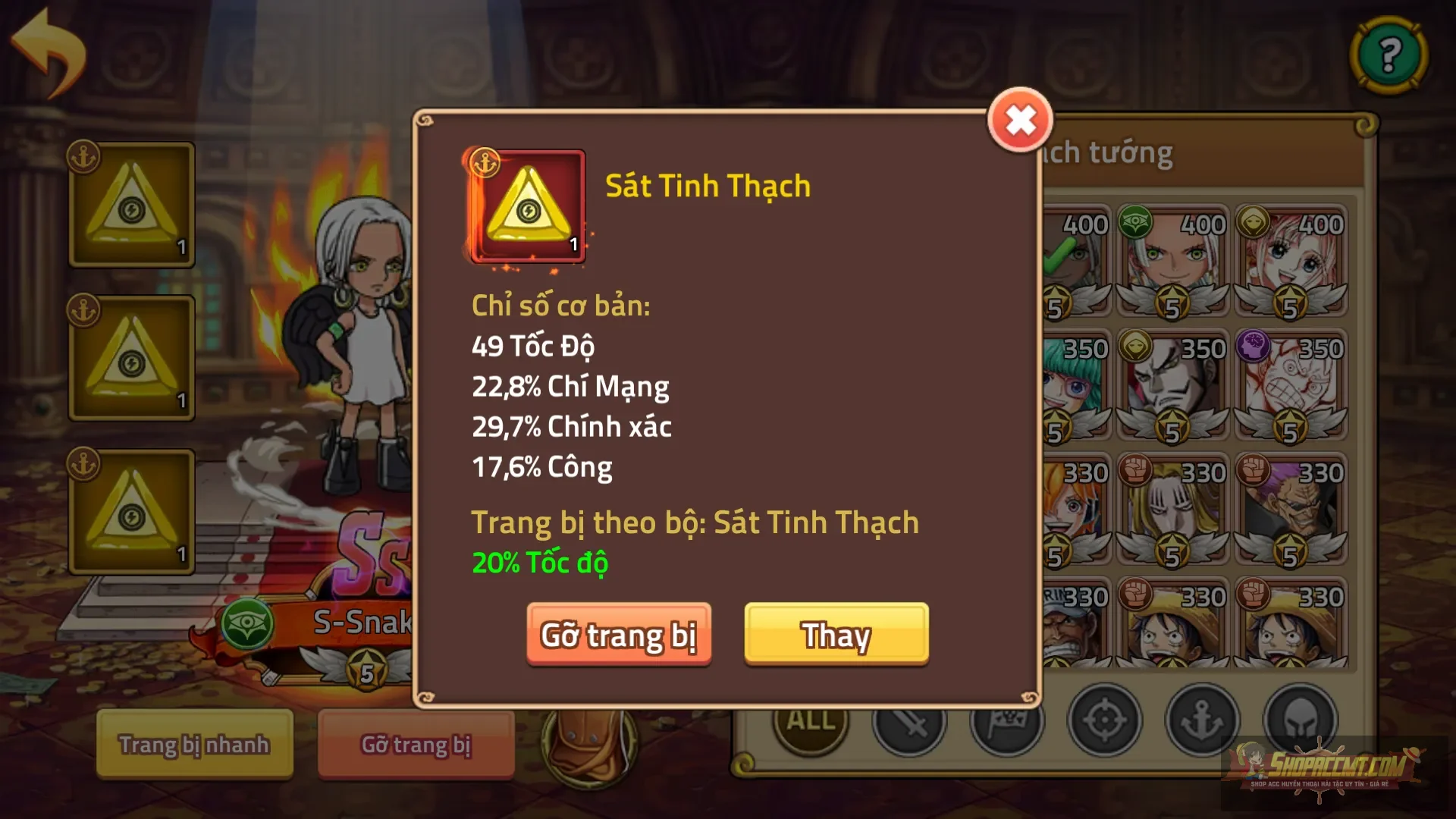
Task: Select the anchor equipment filter icon
Action: 1203,719
